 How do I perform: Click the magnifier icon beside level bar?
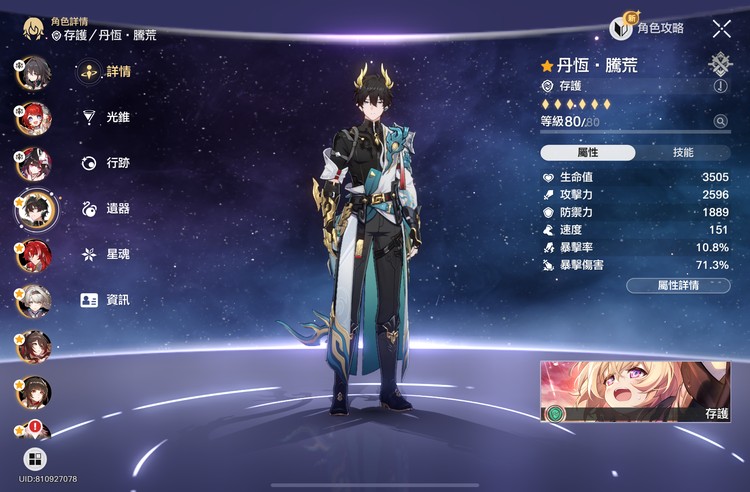pyautogui.click(x=720, y=121)
